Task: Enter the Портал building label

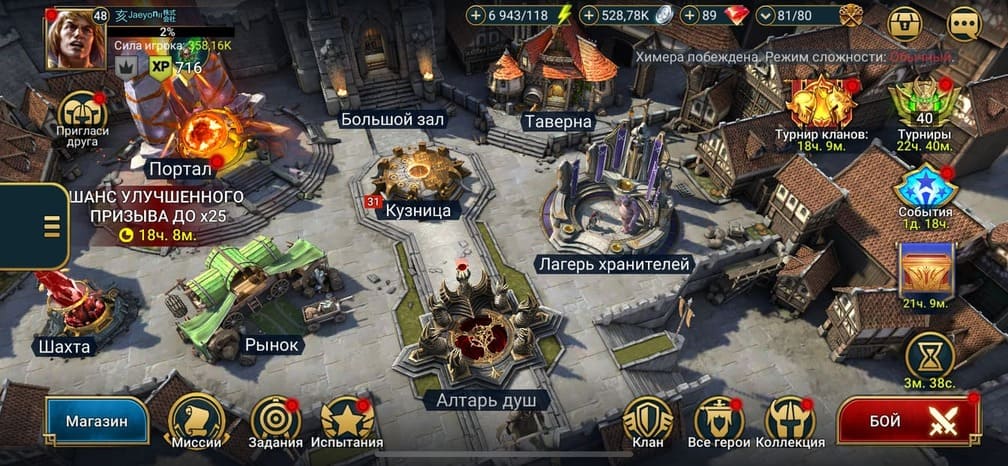Action: 180,168
